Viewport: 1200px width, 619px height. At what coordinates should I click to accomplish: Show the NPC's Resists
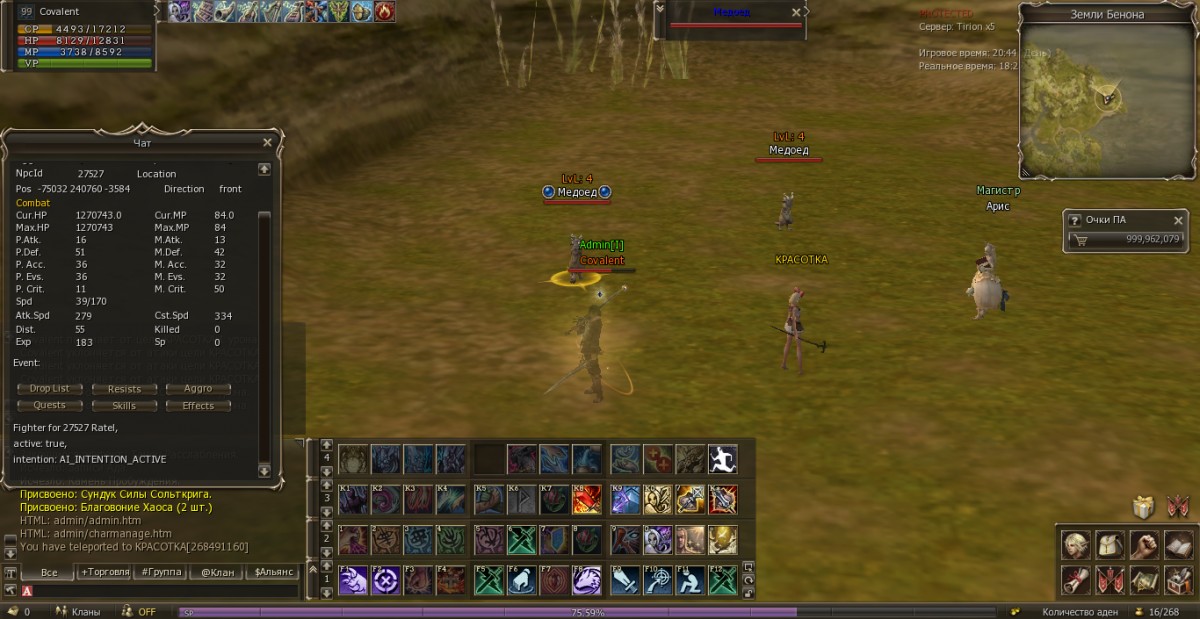coord(124,389)
